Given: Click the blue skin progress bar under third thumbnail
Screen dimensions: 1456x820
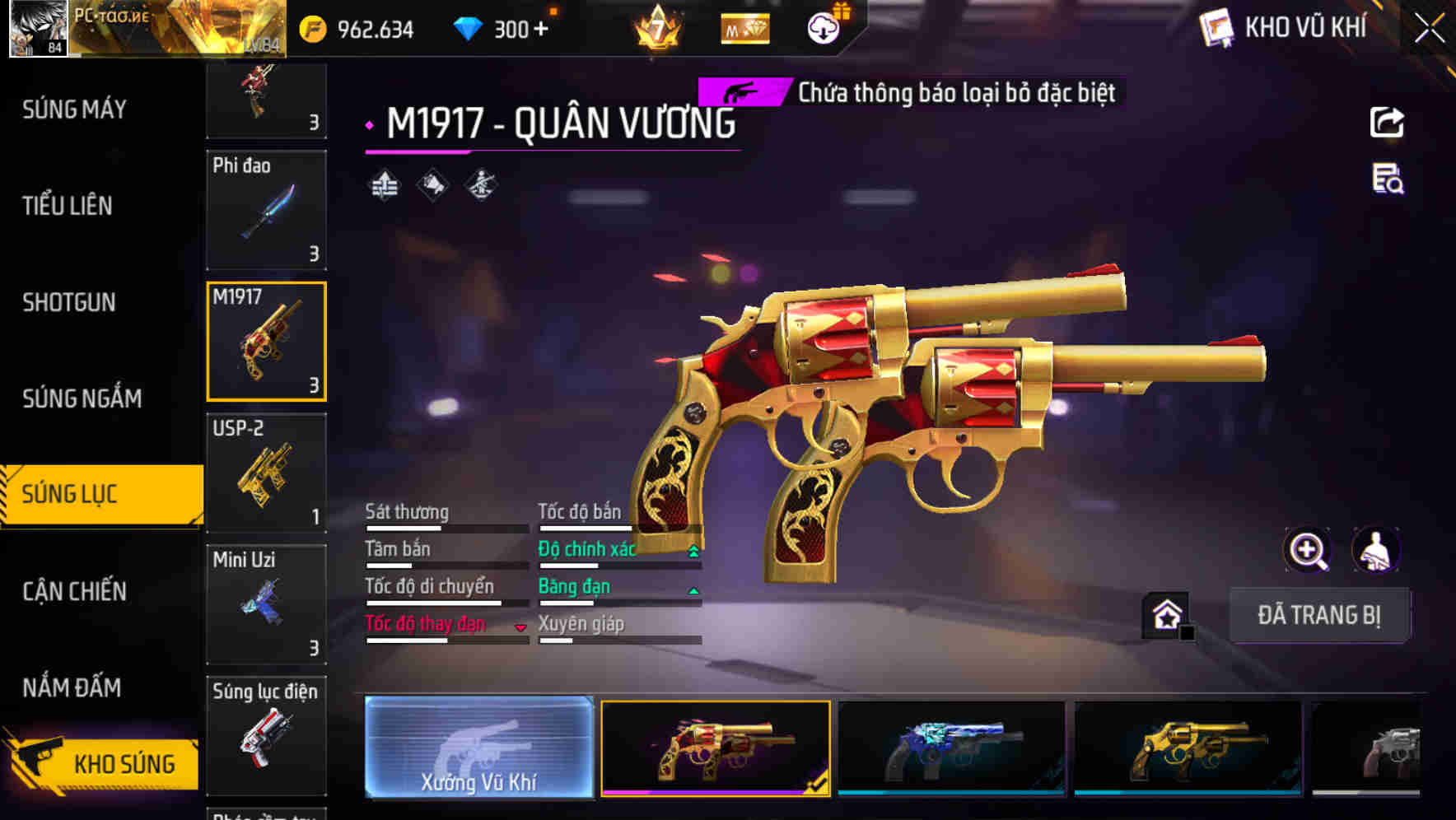Looking at the screenshot, I should [951, 794].
